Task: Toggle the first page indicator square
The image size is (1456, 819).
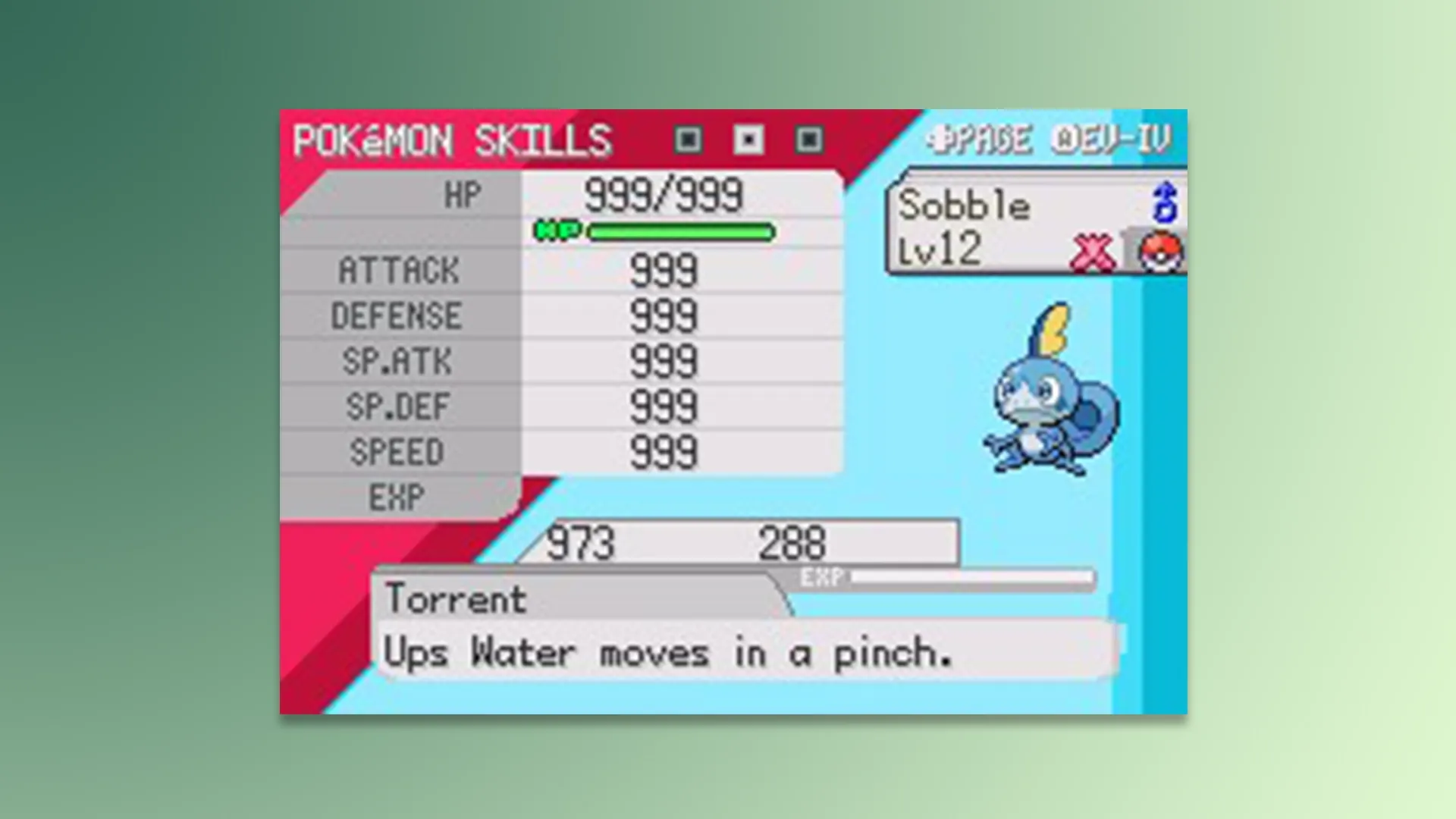Action: point(687,140)
